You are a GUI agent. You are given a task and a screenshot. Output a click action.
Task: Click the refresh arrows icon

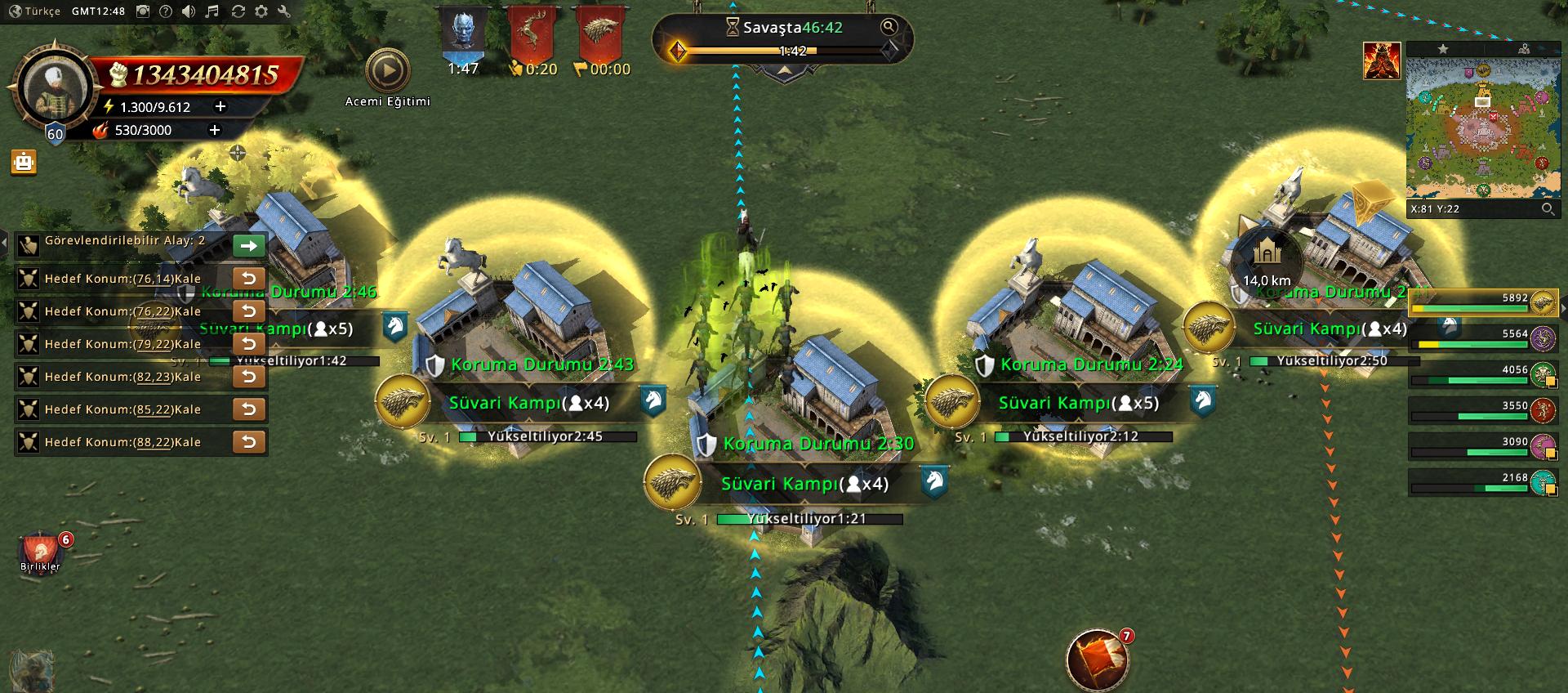click(x=238, y=11)
